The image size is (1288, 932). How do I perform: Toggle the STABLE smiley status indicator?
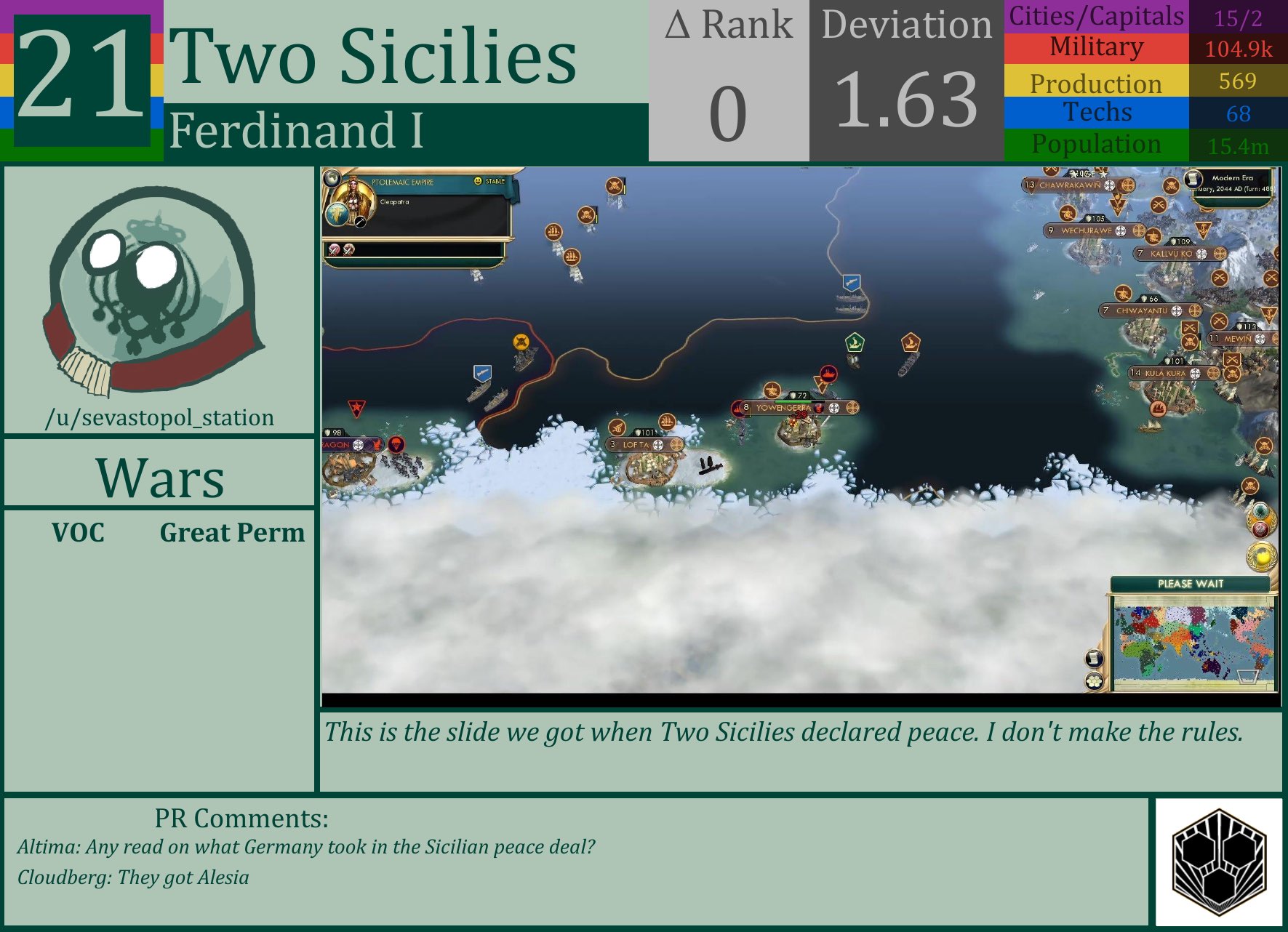pyautogui.click(x=478, y=181)
